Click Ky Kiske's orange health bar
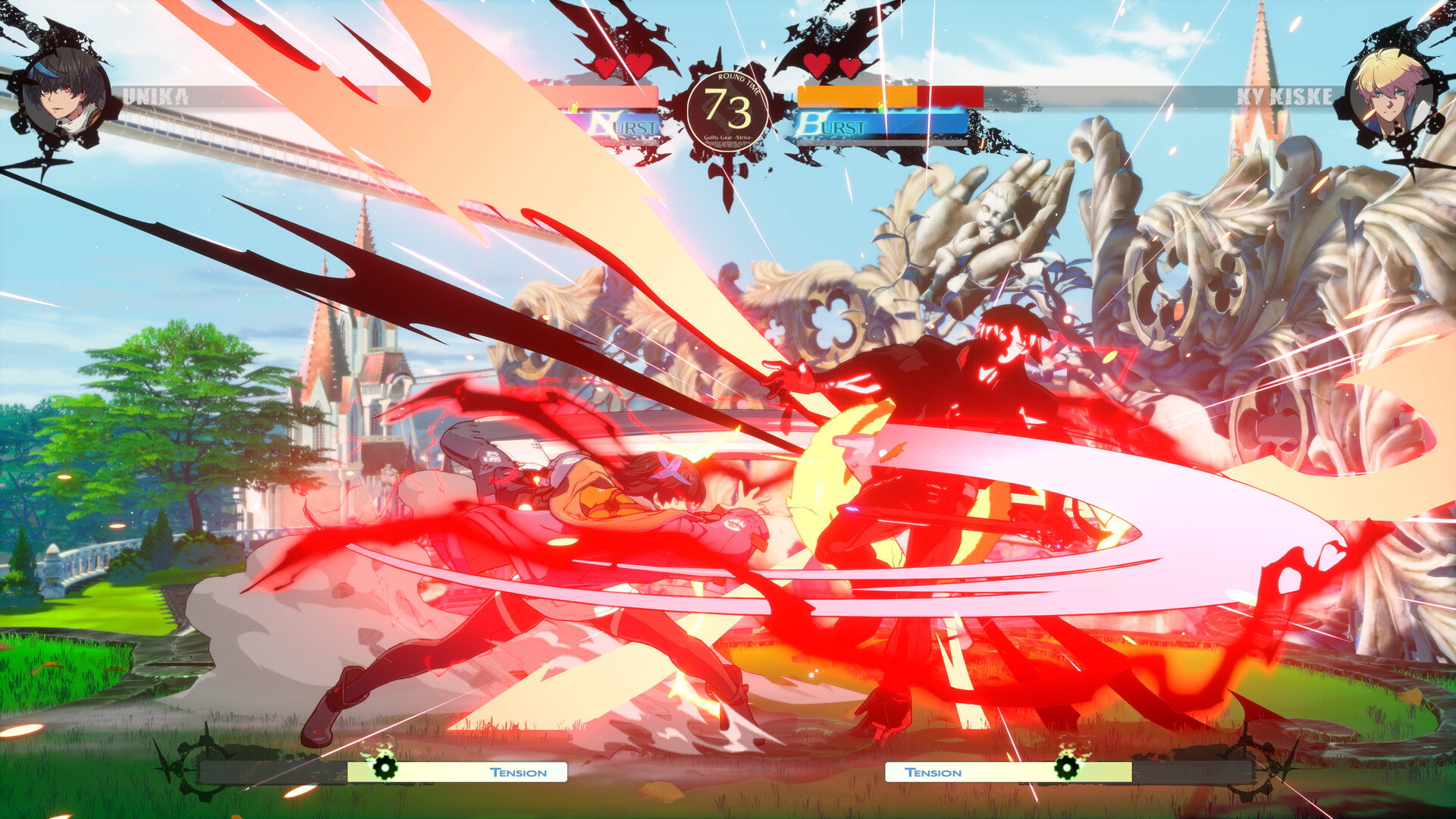The image size is (1456, 819). (857, 96)
